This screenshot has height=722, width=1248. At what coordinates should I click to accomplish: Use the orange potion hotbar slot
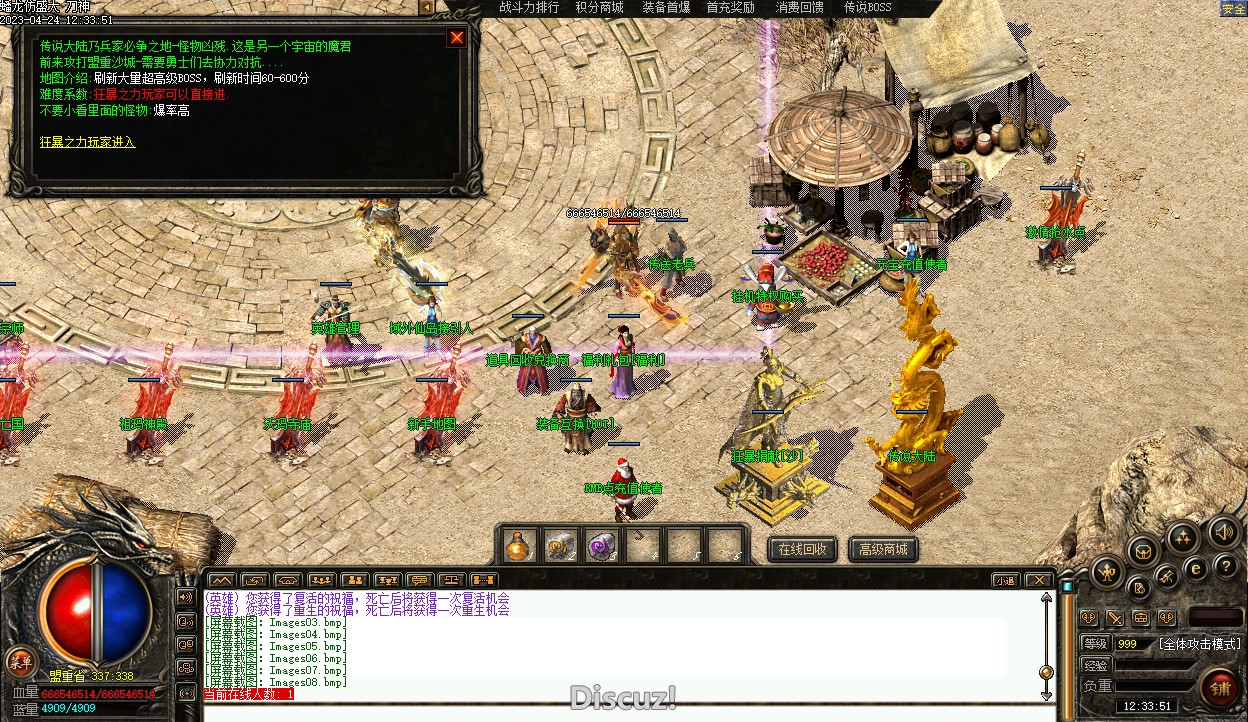point(518,546)
